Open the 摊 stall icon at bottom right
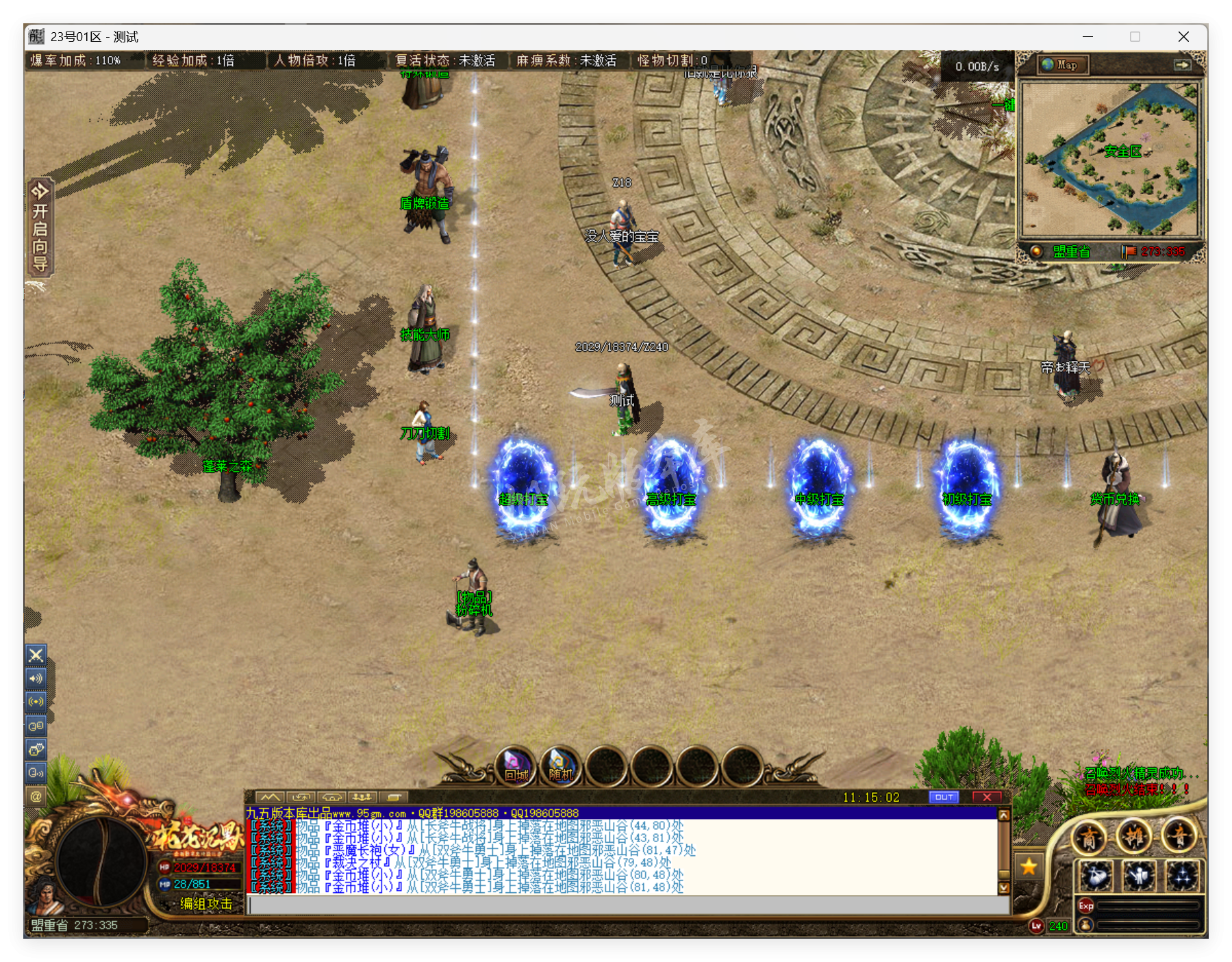The height and width of the screenshot is (962, 1232). tap(1136, 837)
